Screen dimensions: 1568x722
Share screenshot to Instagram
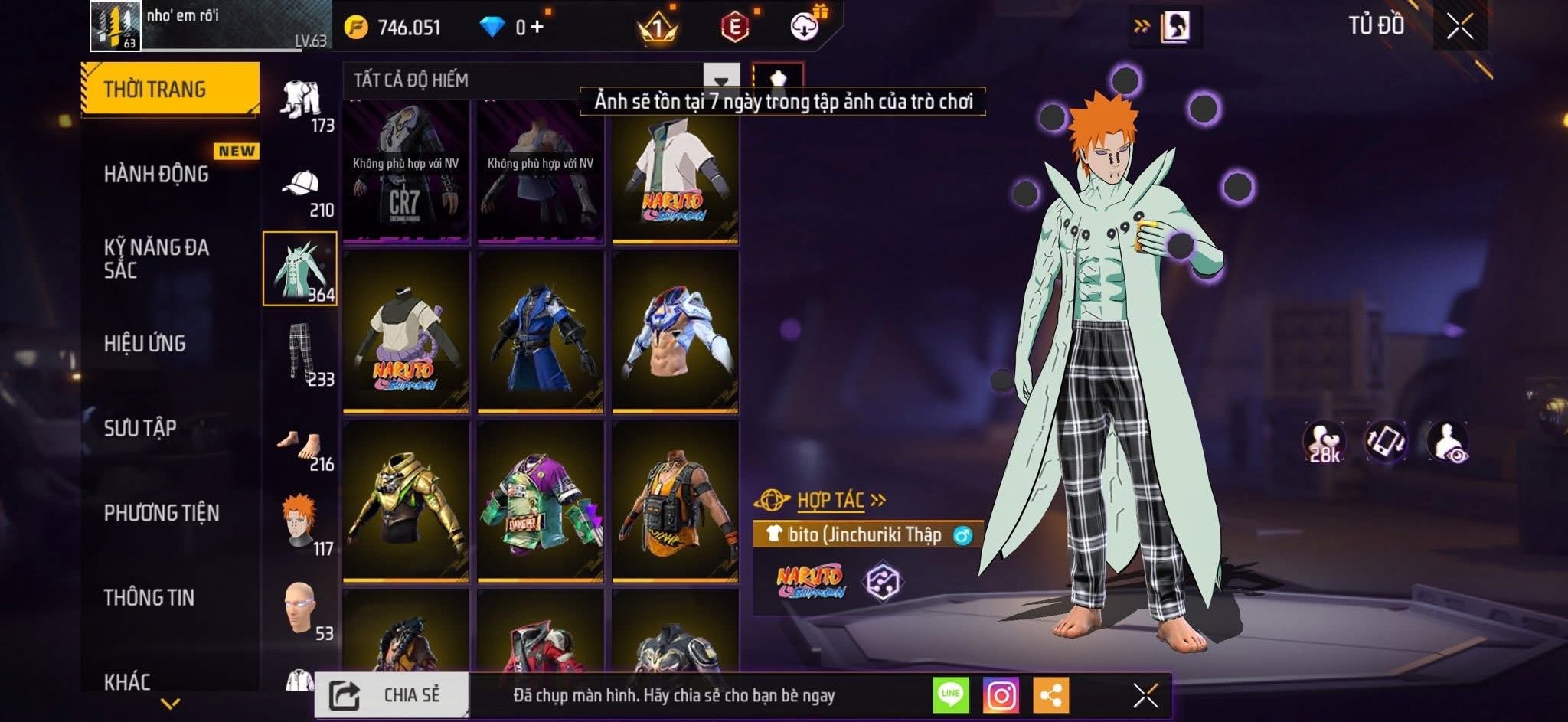coord(1001,695)
